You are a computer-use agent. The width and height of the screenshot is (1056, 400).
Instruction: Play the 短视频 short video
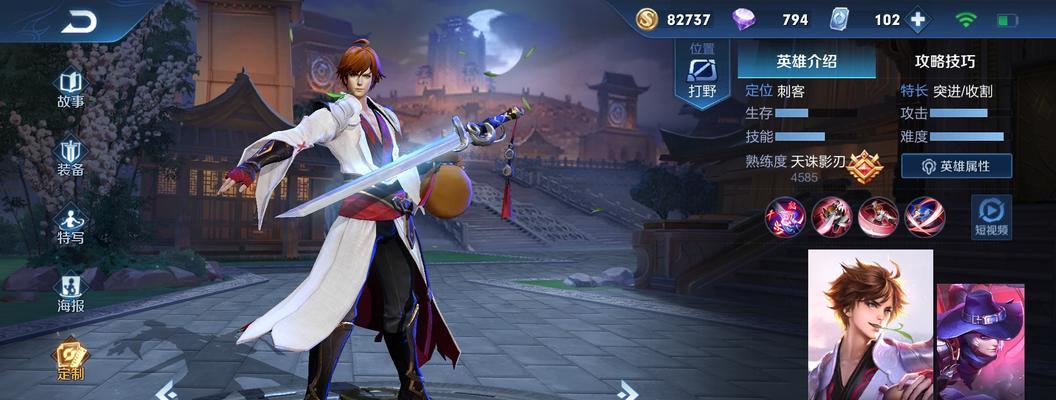click(991, 216)
